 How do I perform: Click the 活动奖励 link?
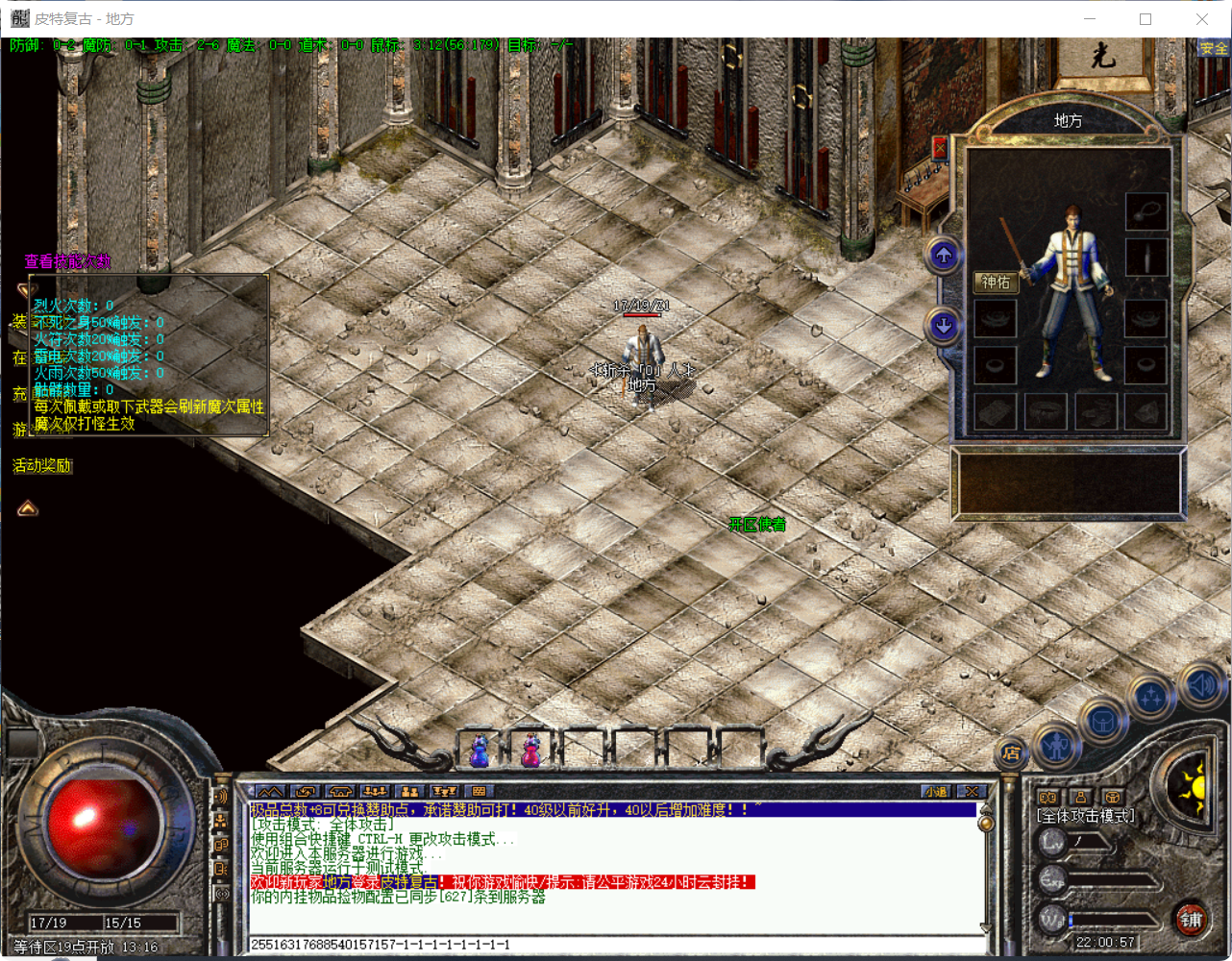[42, 465]
